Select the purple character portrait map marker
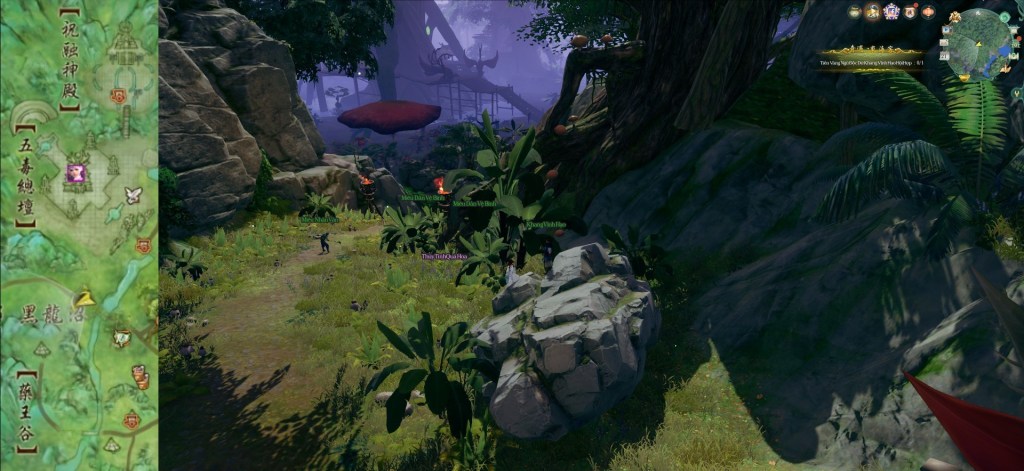1024x471 pixels. (76, 173)
